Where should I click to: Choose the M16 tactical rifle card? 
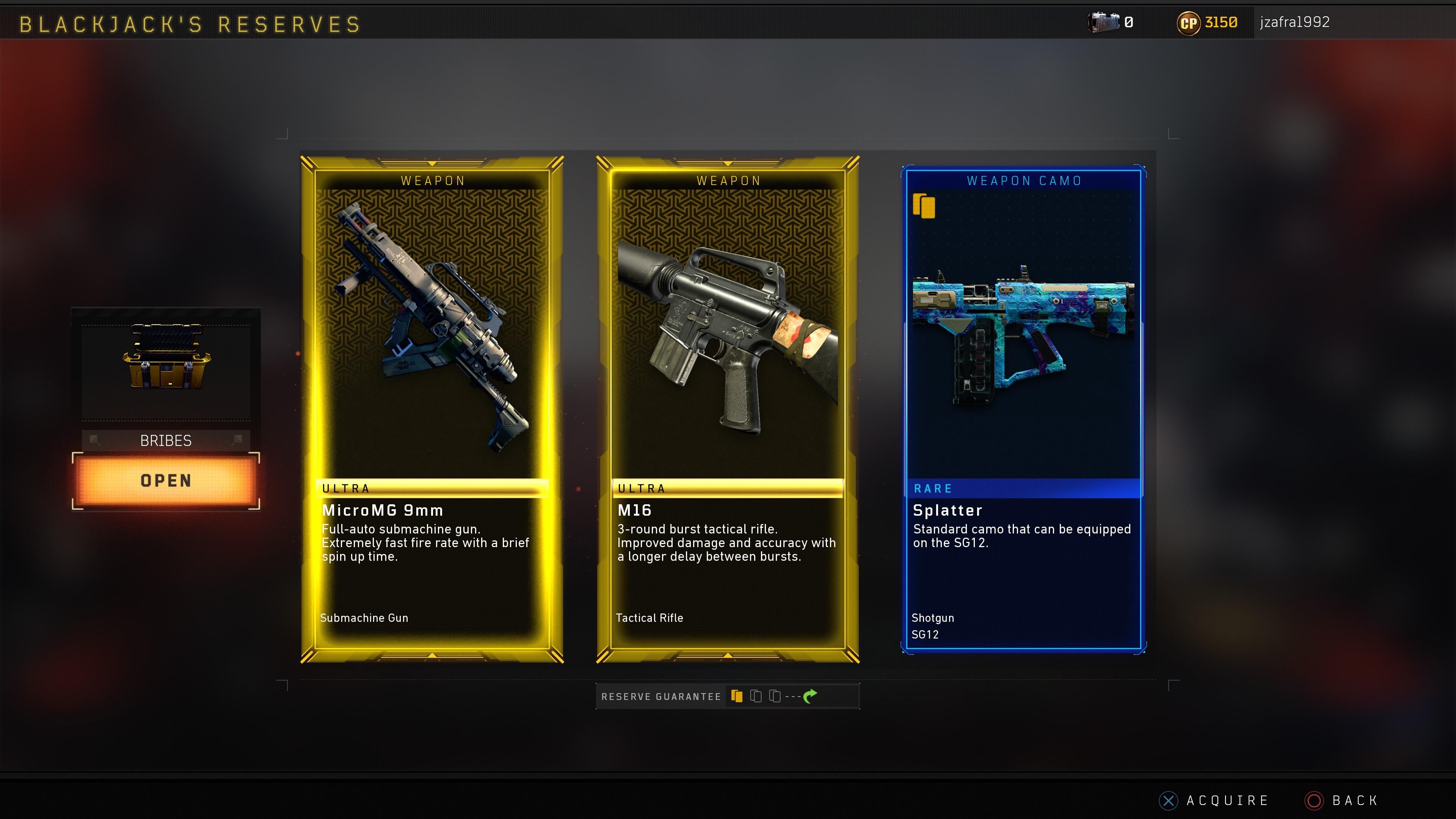pyautogui.click(x=728, y=409)
